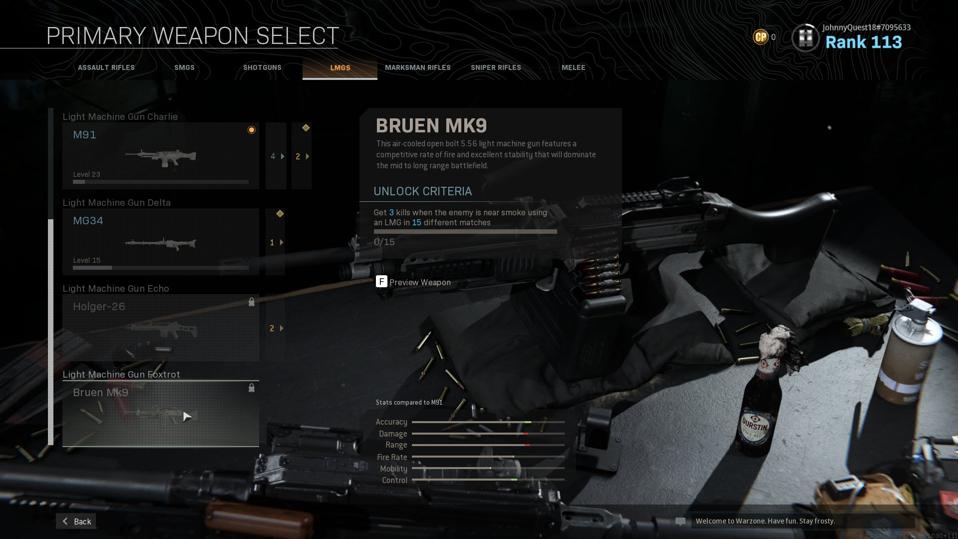Screen dimensions: 958x539
Task: Expand the Holger-26 blueprint variants
Action: tap(276, 328)
